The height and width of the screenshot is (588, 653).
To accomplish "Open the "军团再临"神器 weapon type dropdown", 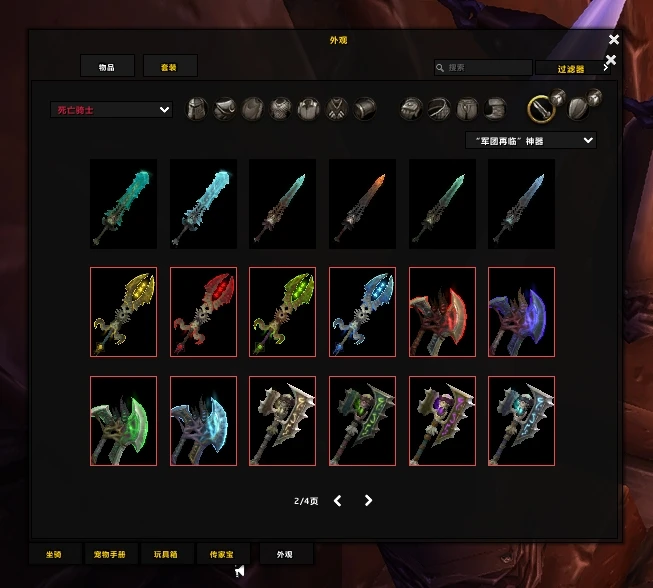I will 530,141.
